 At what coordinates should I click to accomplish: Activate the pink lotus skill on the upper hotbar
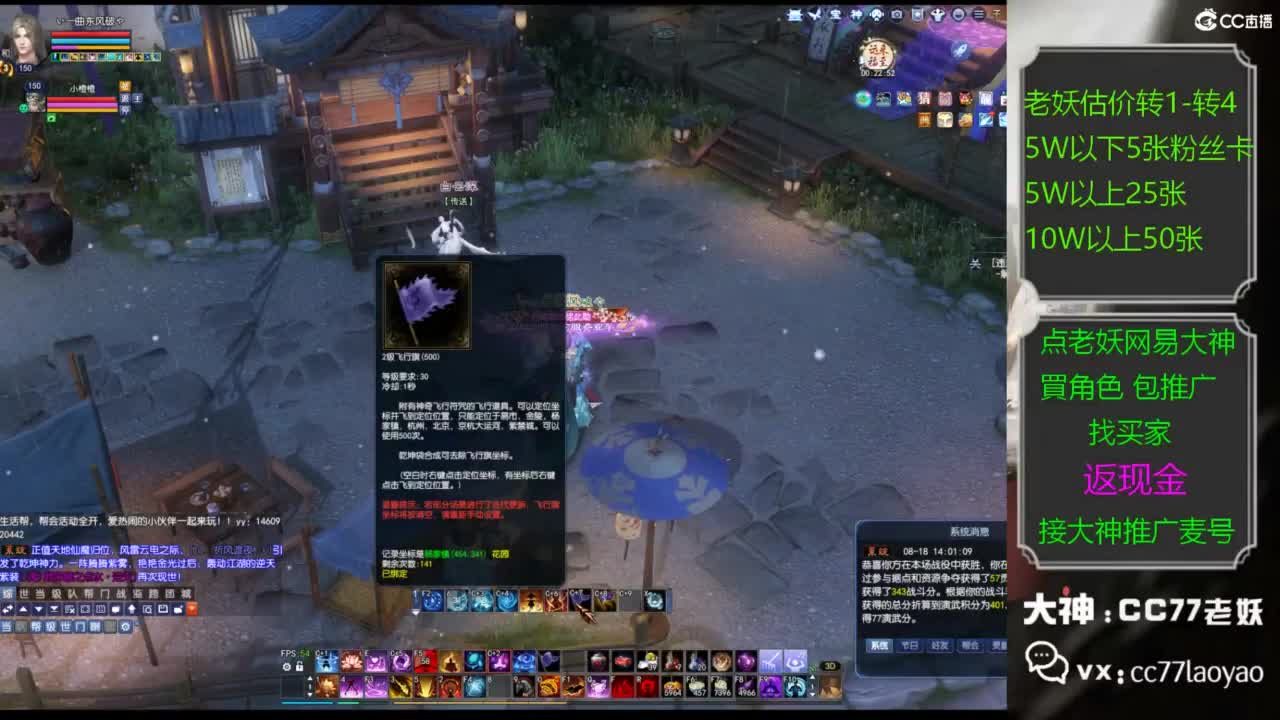(x=349, y=658)
